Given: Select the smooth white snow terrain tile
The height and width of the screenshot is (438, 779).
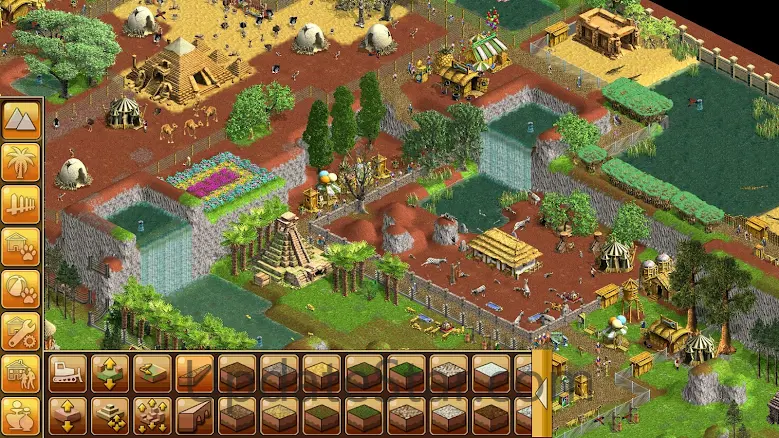Looking at the screenshot, I should coord(490,373).
